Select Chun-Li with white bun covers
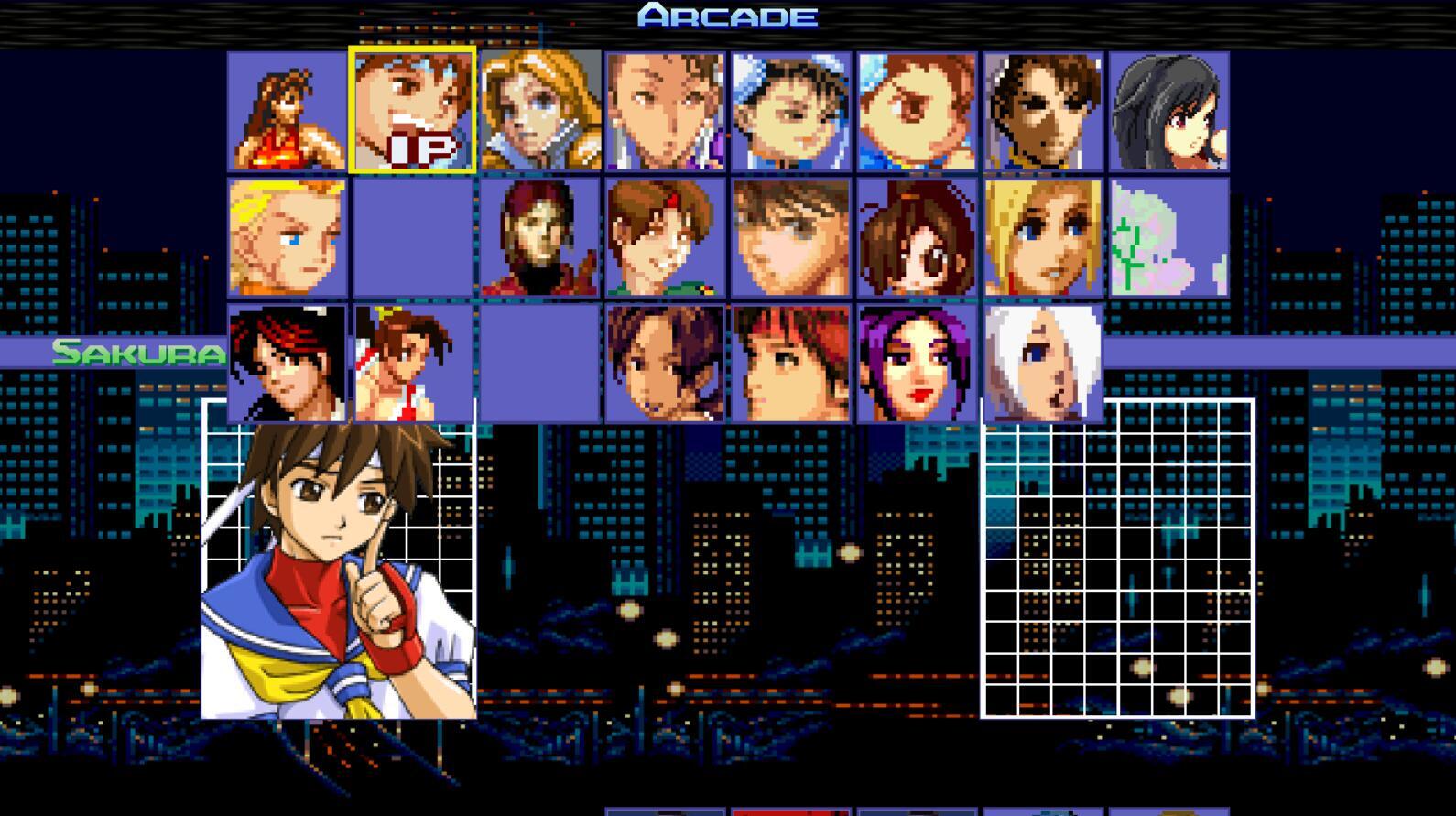The height and width of the screenshot is (816, 1456). [791, 111]
